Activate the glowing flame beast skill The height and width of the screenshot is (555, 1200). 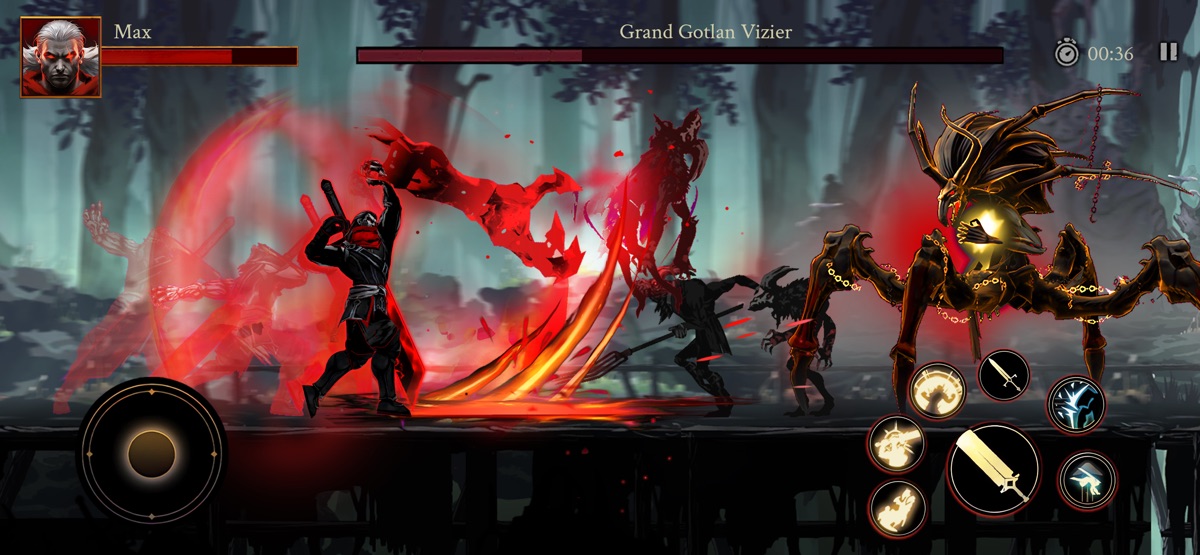897,507
